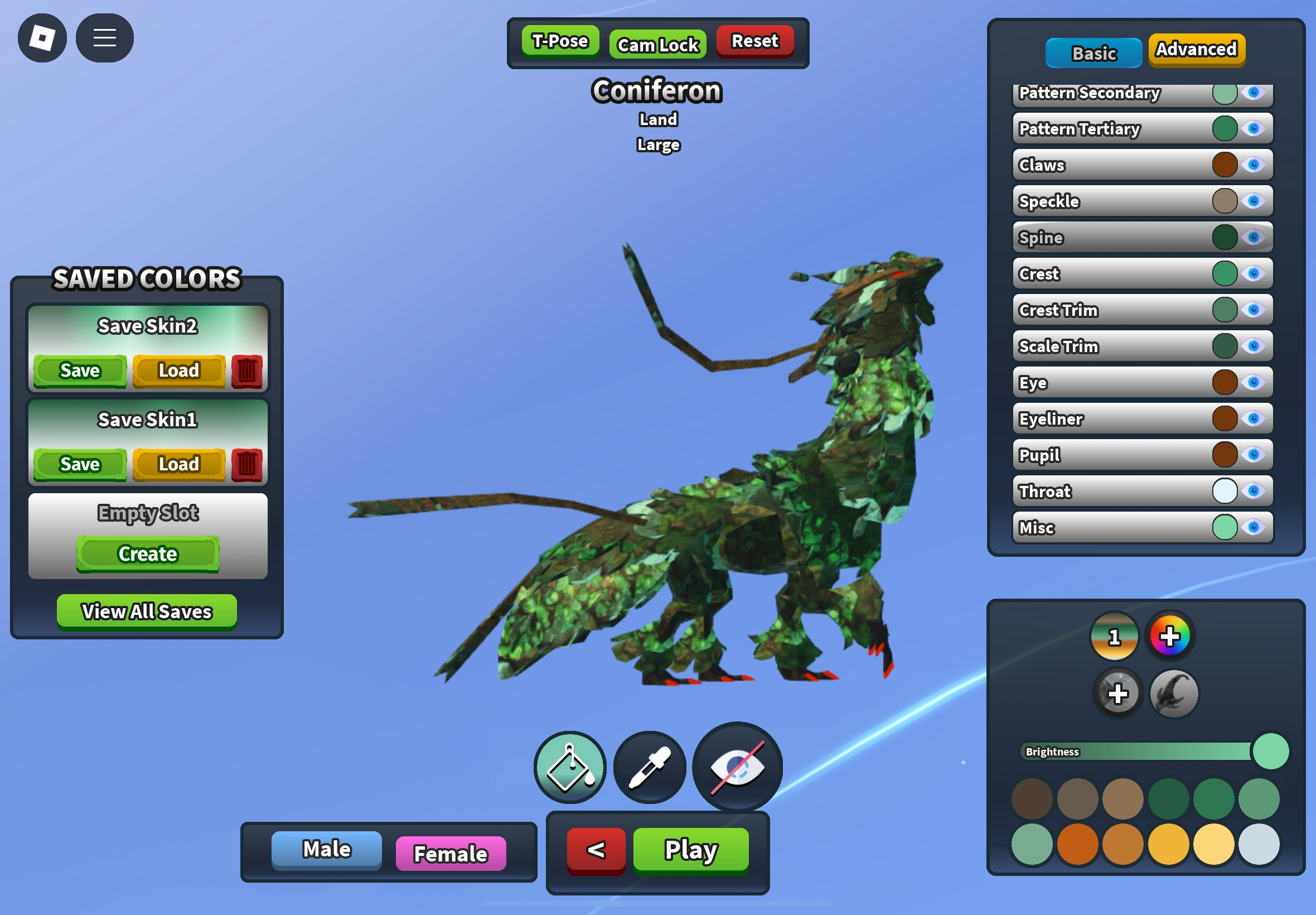Switch to the Basic tab
1316x915 pixels.
1093,52
